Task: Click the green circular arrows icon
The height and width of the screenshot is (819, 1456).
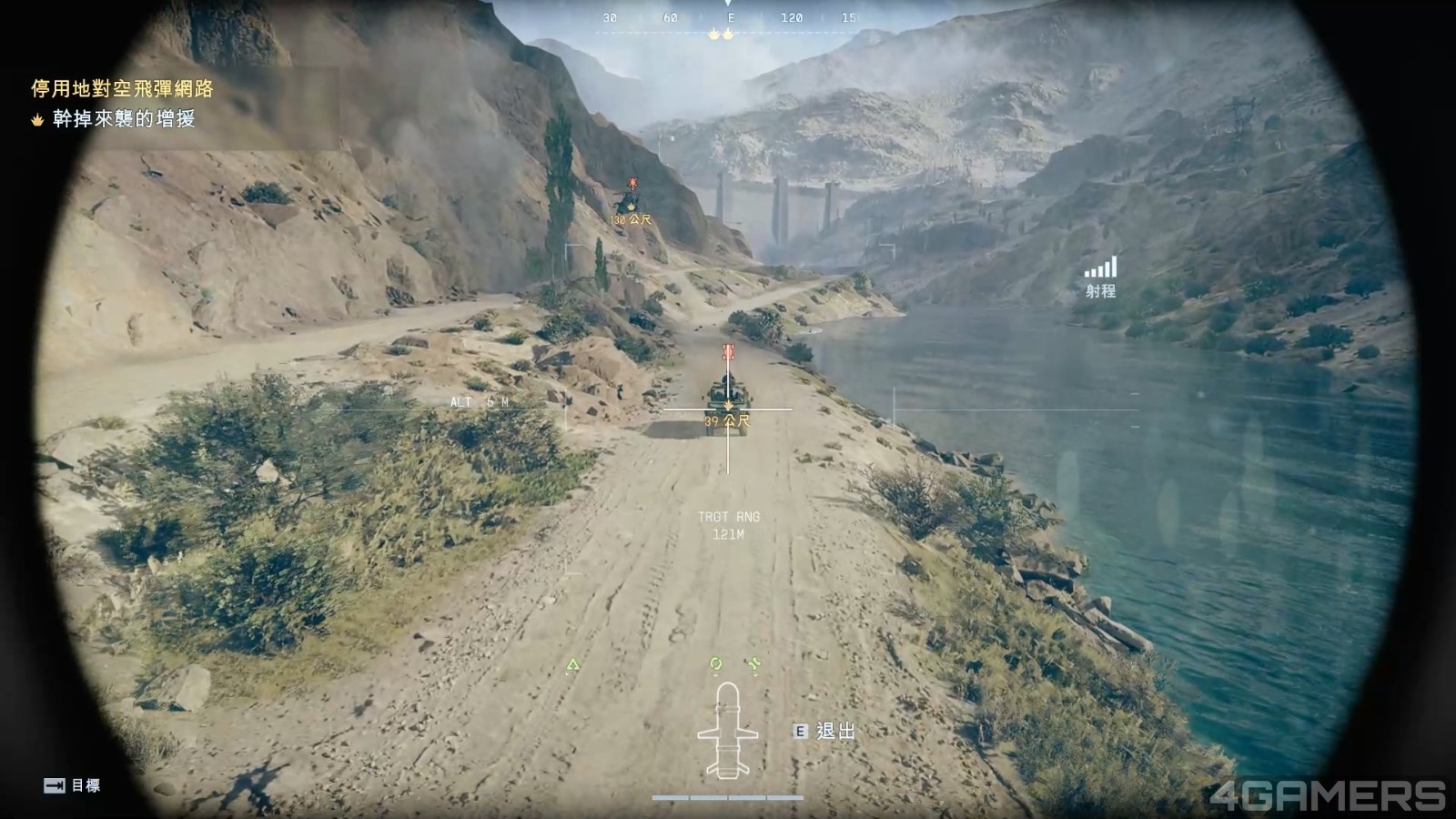Action: (x=716, y=665)
